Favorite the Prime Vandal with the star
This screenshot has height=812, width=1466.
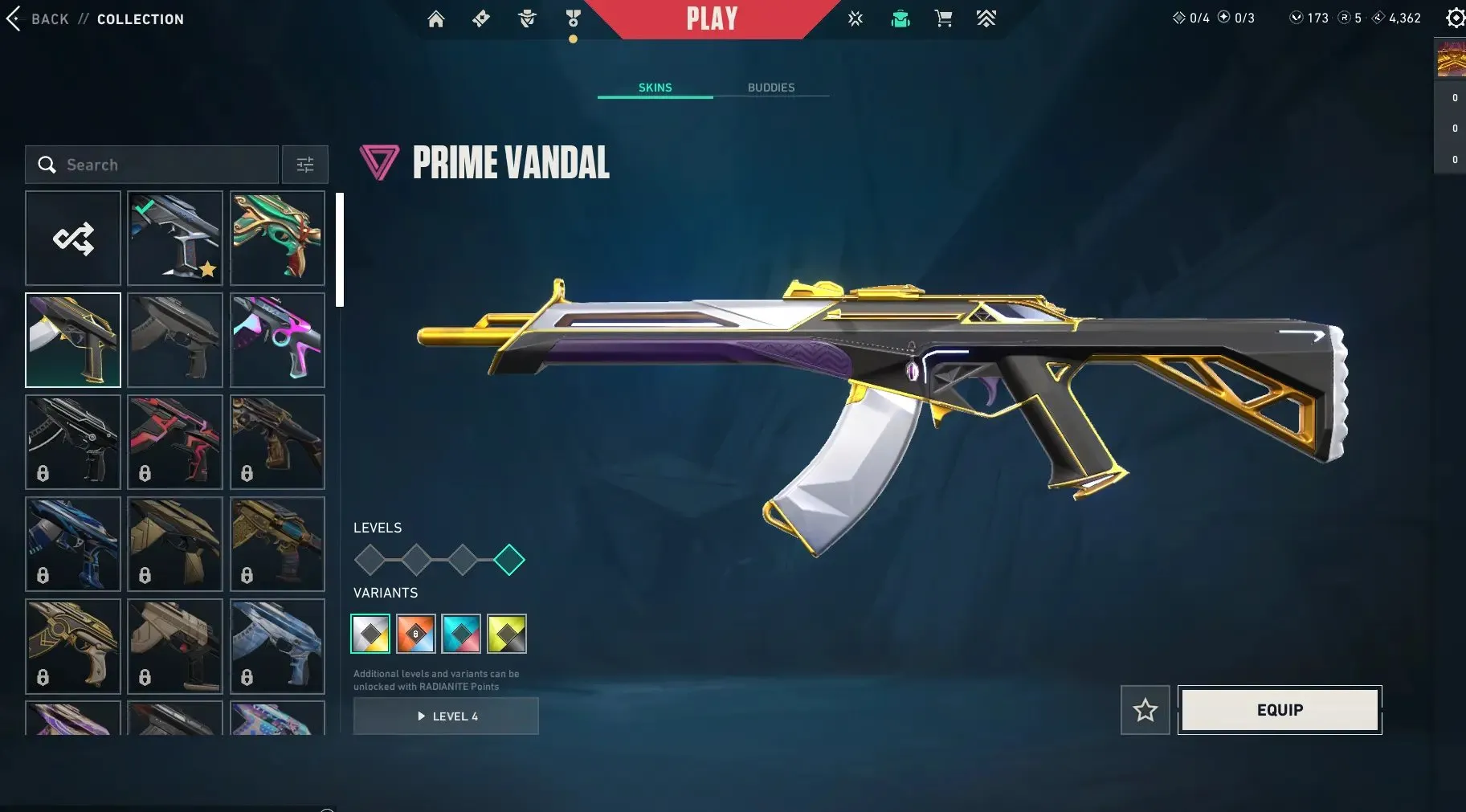(x=1145, y=709)
